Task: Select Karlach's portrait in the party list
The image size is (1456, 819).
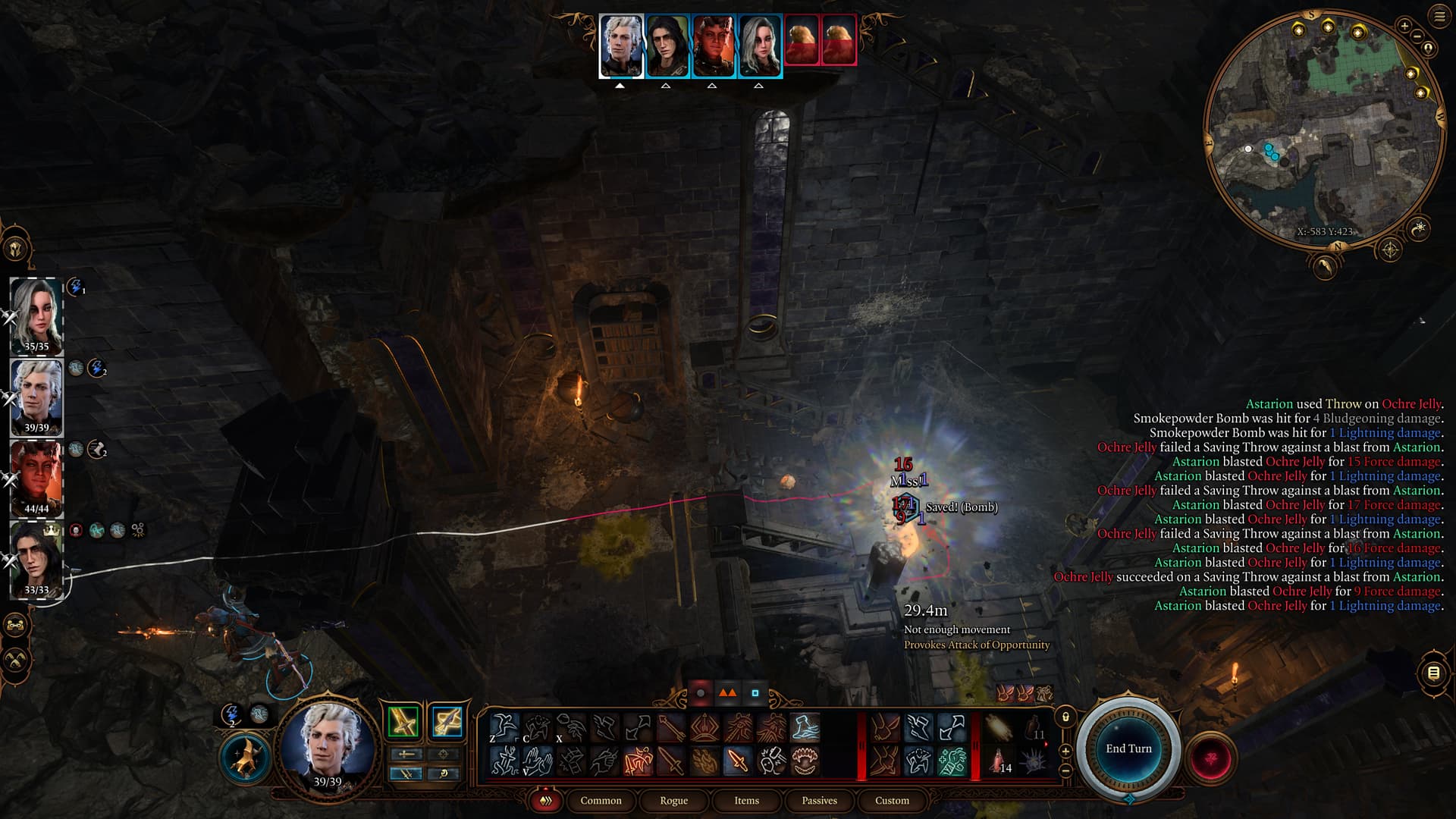Action: pyautogui.click(x=36, y=478)
